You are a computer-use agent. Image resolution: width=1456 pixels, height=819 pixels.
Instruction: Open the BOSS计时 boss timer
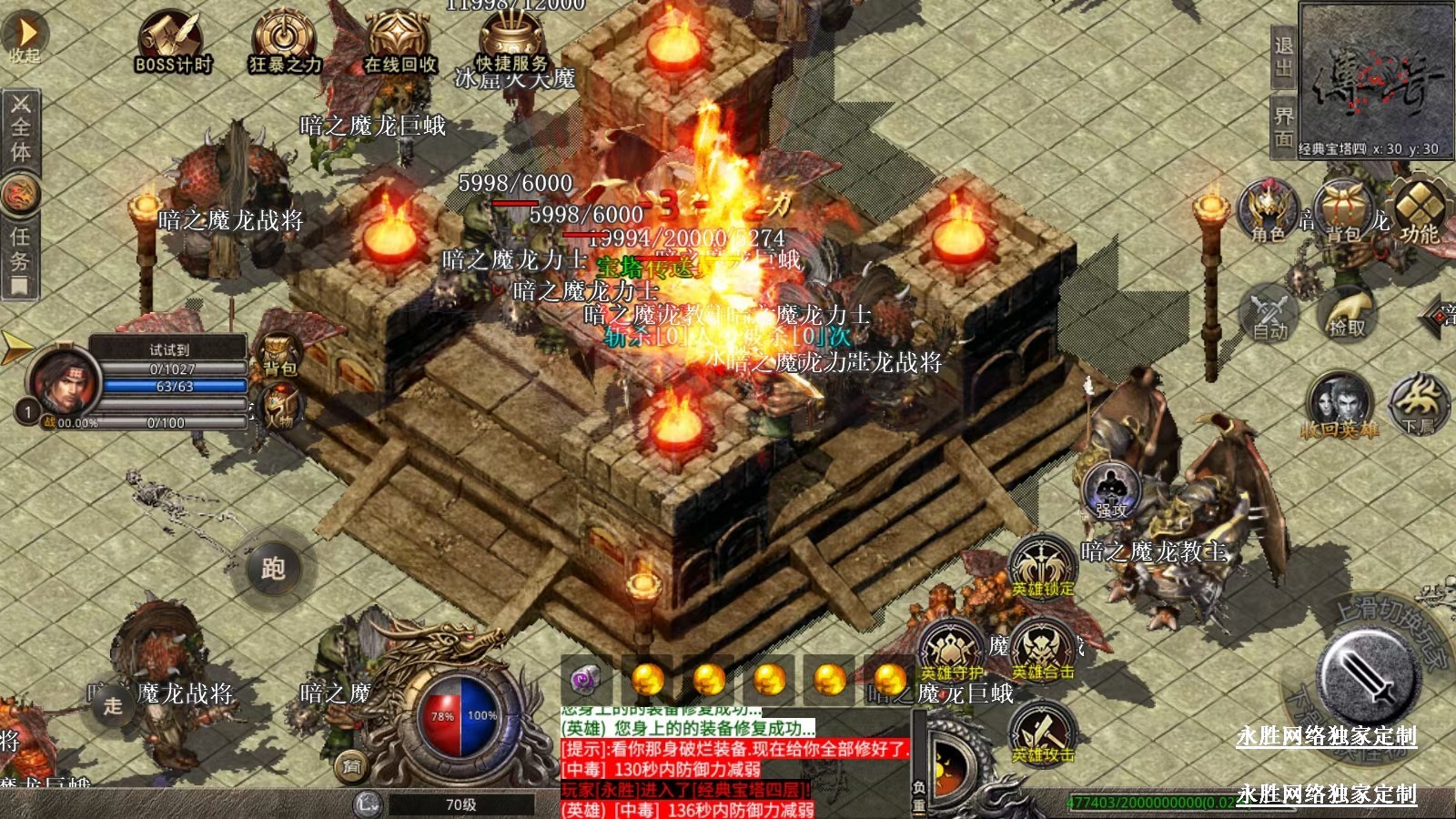pyautogui.click(x=172, y=43)
